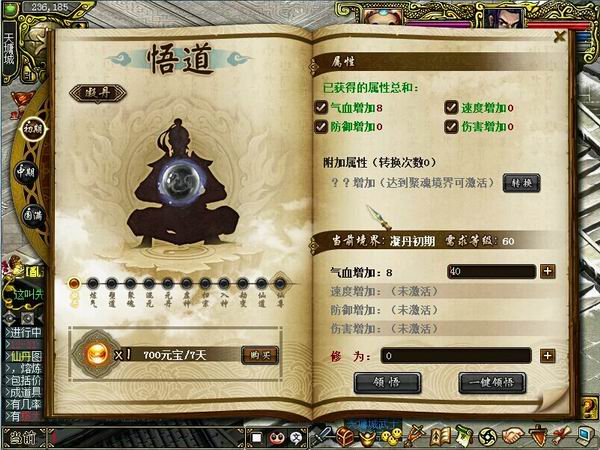
Task: Click the 购买 purchase button
Action: [259, 354]
